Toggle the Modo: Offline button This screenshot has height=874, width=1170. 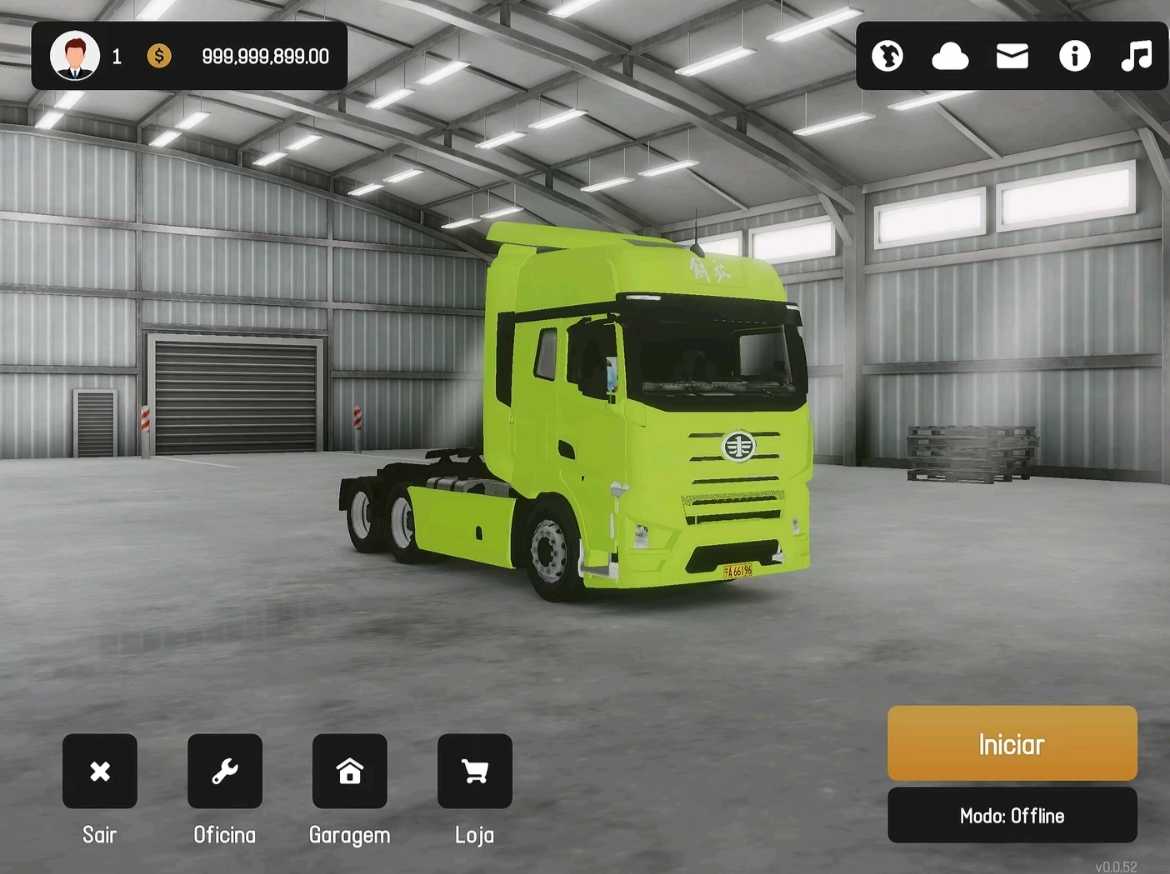click(1012, 816)
